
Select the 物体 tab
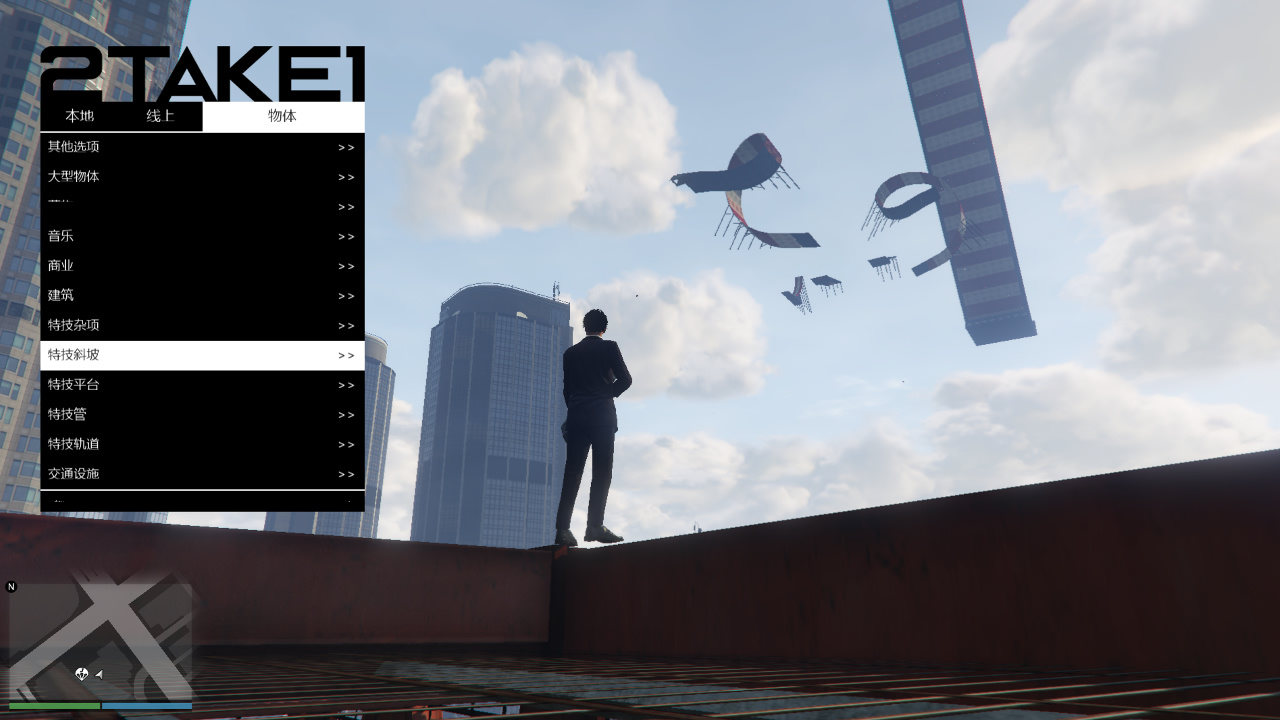click(x=283, y=116)
